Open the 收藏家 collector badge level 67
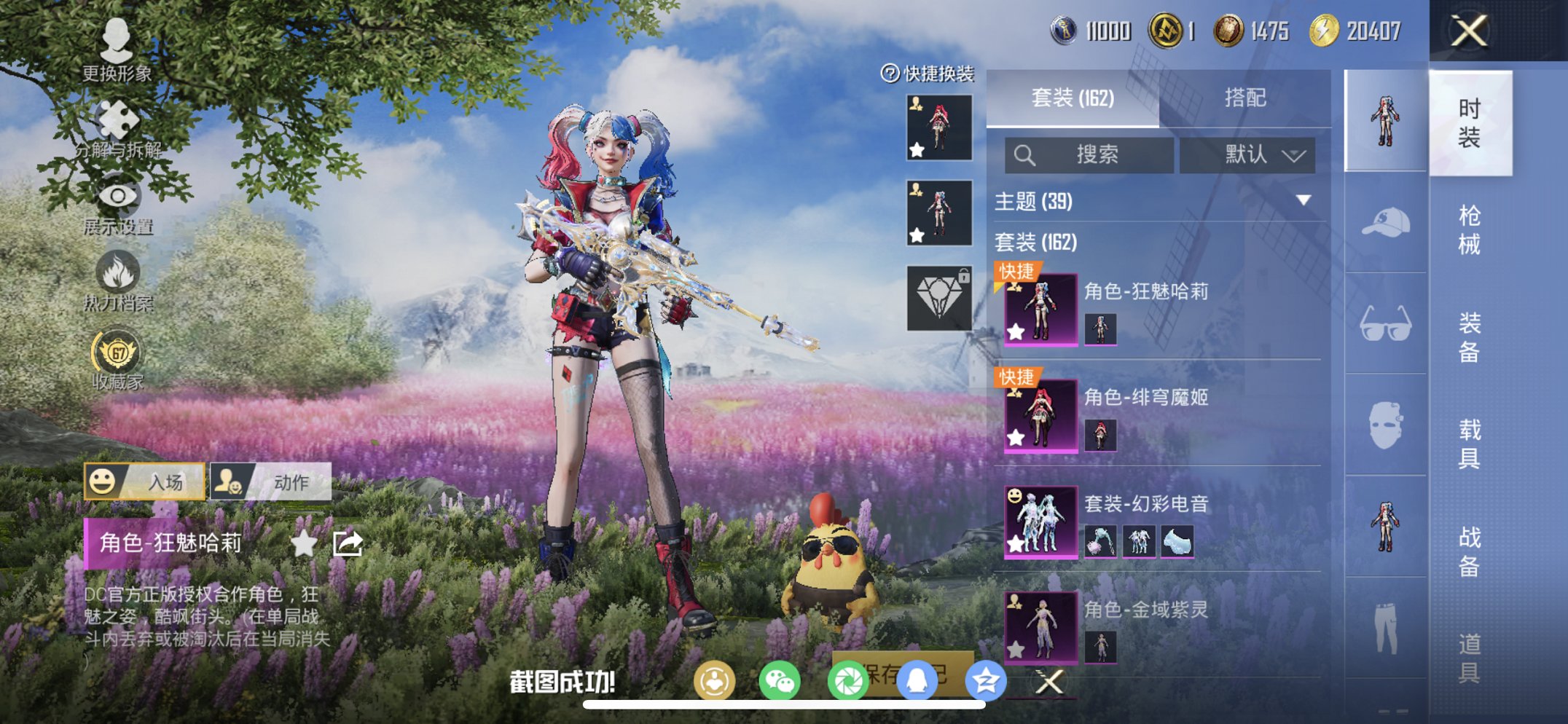This screenshot has width=1568, height=724. click(x=119, y=350)
